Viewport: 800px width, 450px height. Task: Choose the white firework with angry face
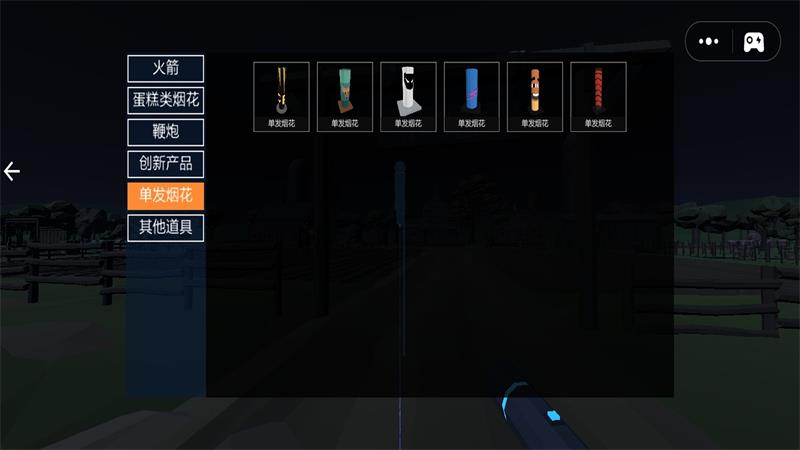coord(408,96)
